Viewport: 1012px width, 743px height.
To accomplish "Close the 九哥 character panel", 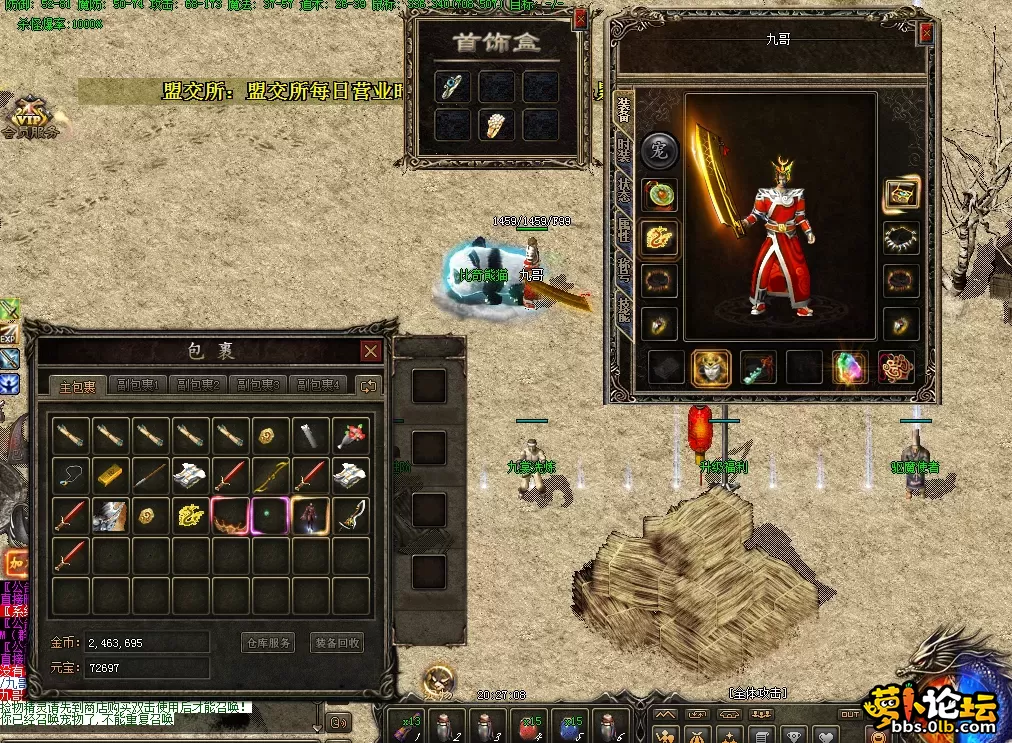I will [926, 33].
